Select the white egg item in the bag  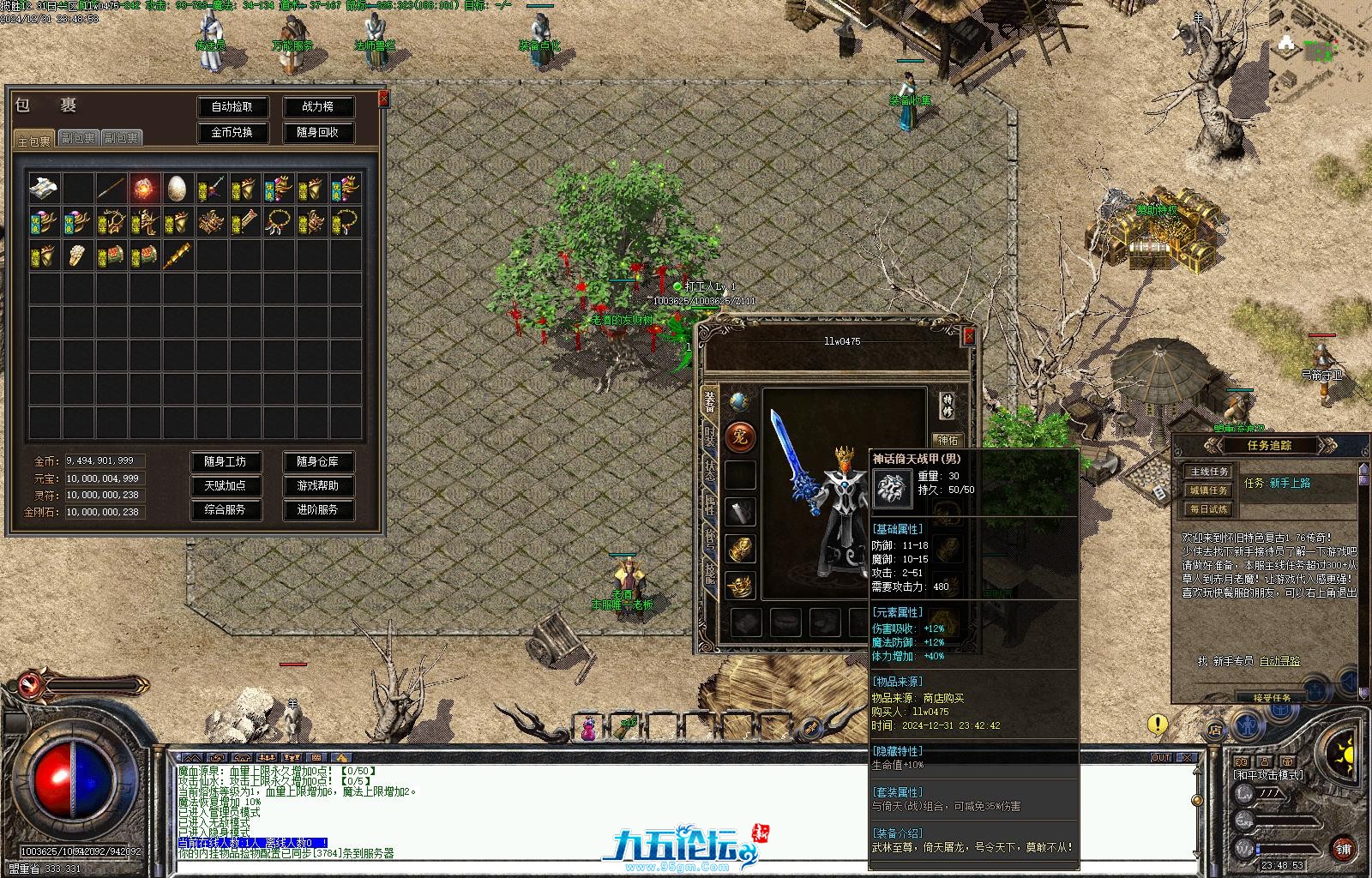coord(178,188)
